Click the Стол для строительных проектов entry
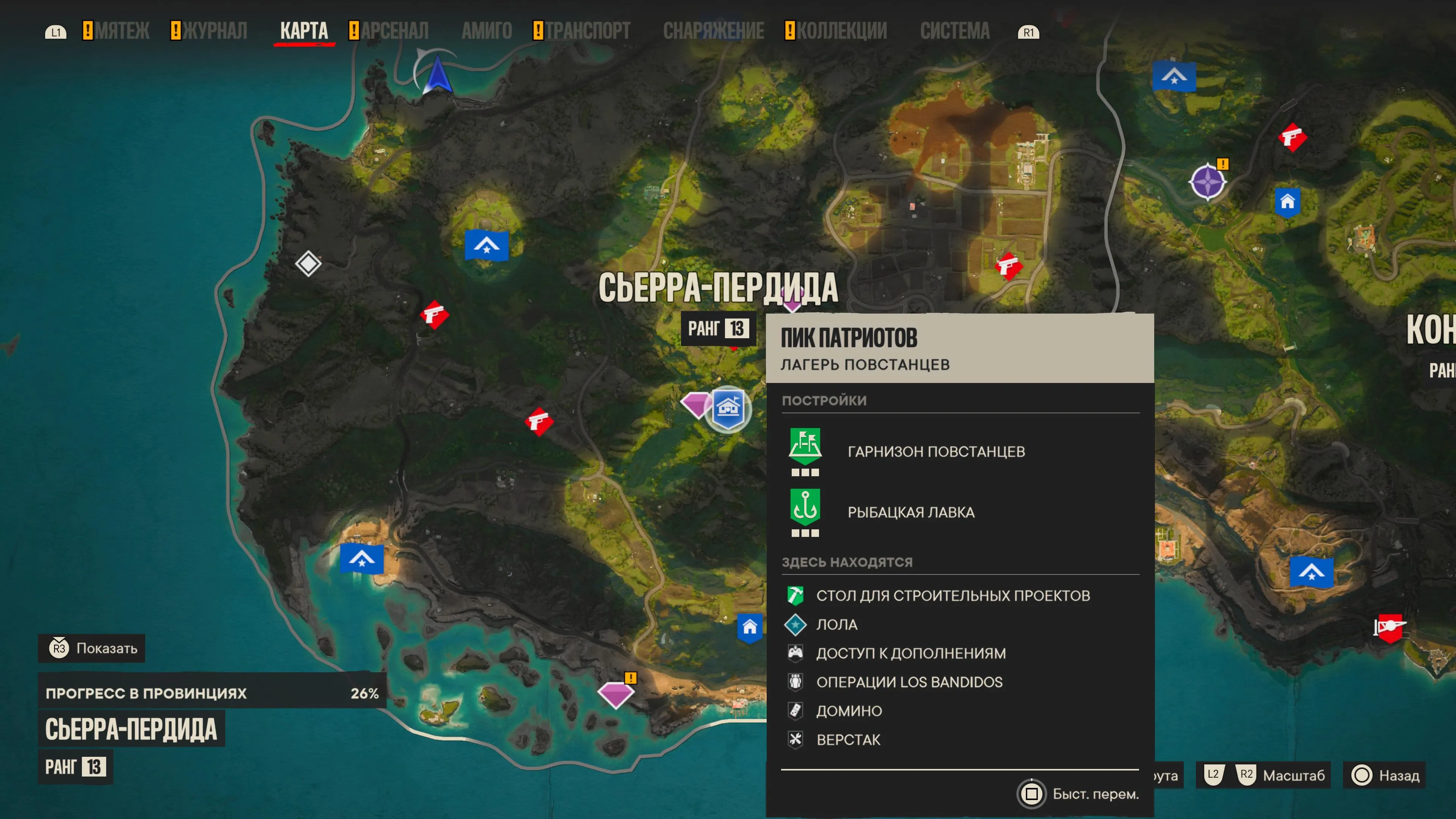Screen dimensions: 1456x819 [952, 595]
